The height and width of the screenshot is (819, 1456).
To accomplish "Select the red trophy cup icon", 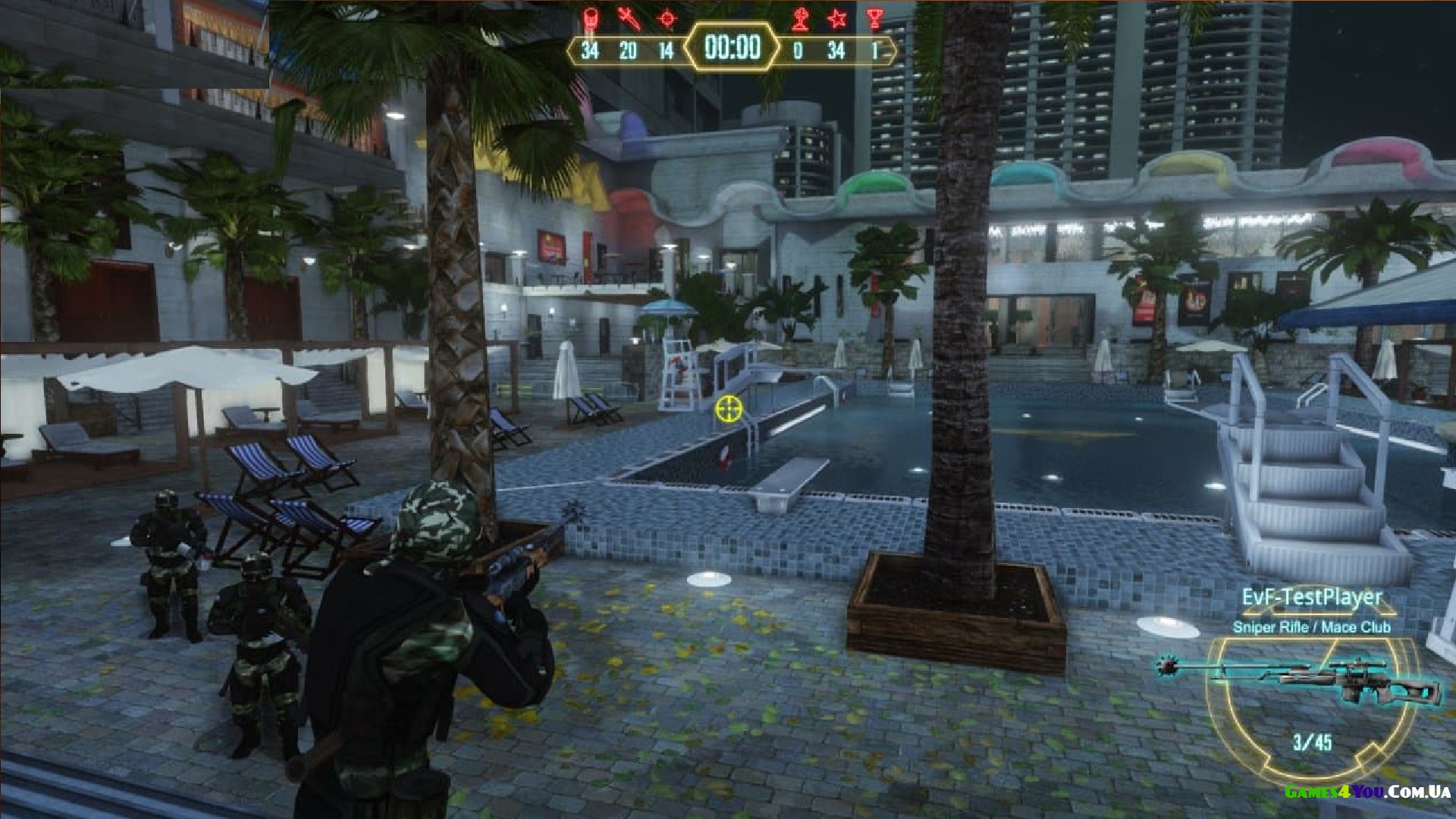I will click(x=875, y=18).
